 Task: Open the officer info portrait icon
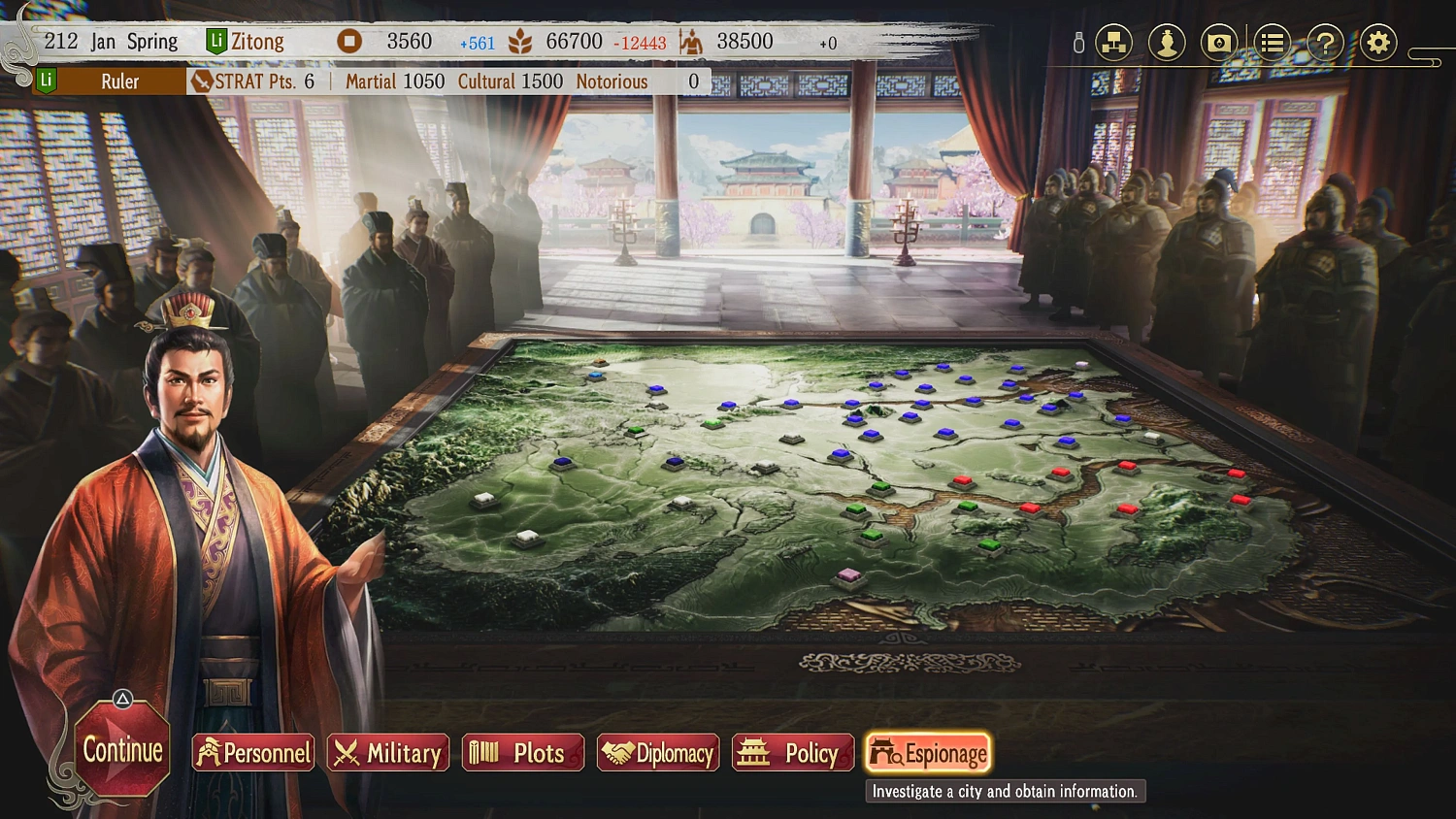[x=1167, y=42]
